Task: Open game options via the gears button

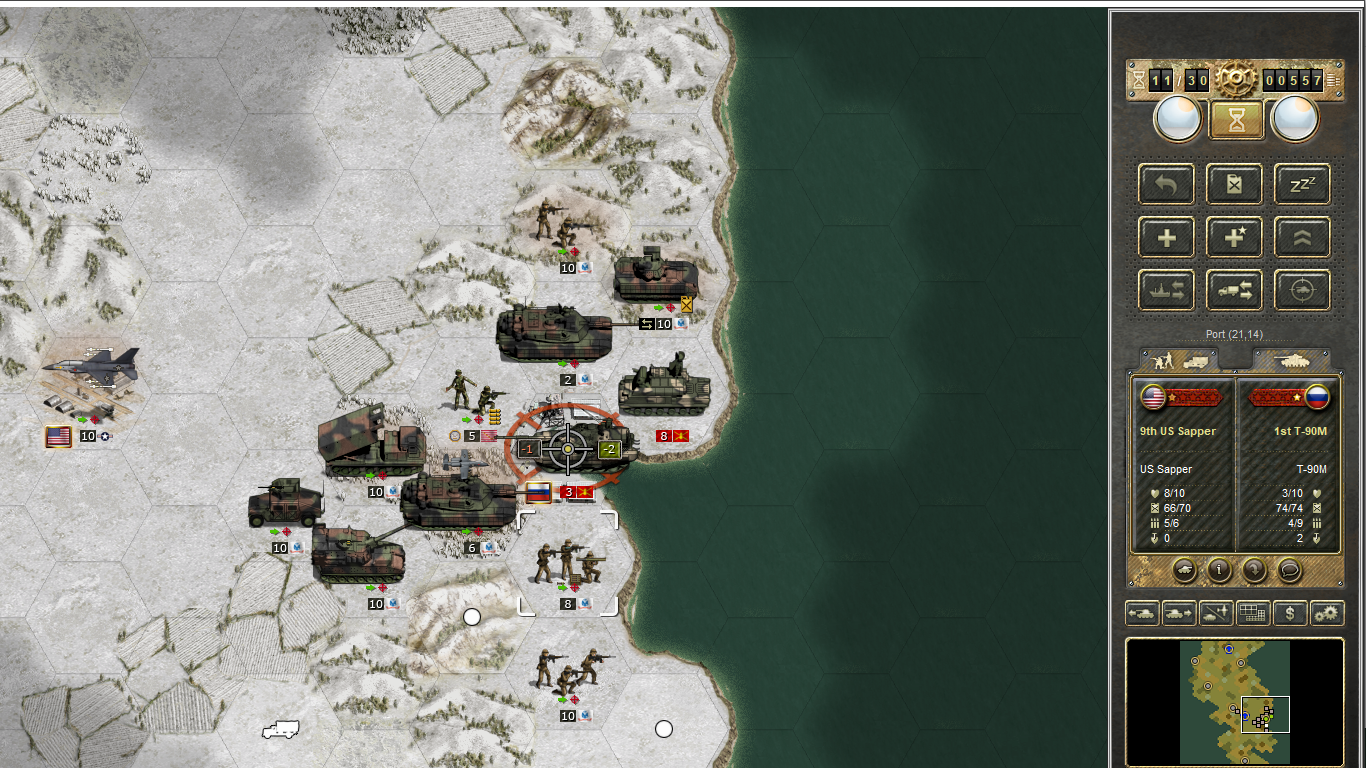Action: (1327, 613)
